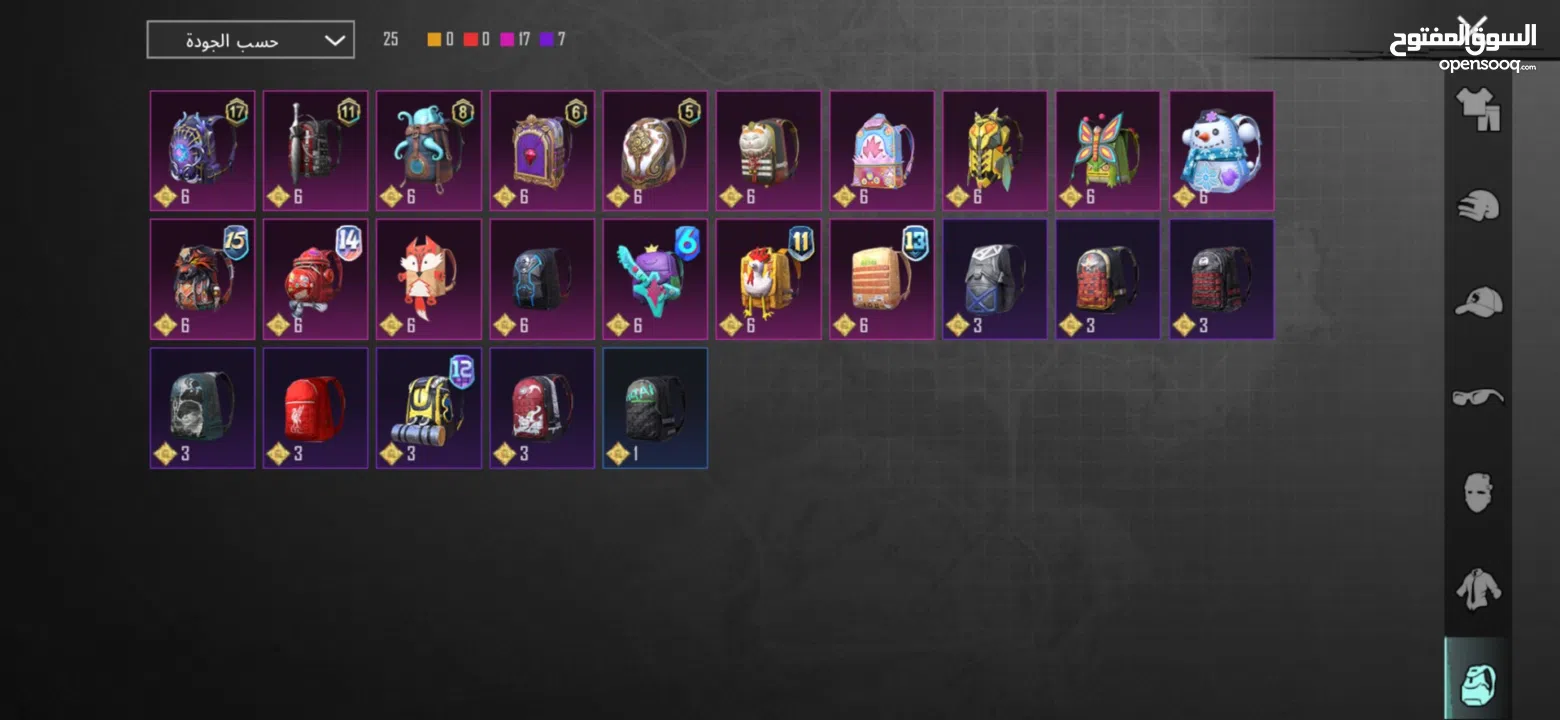
Task: Open the gloves category tab
Action: coord(1477,205)
